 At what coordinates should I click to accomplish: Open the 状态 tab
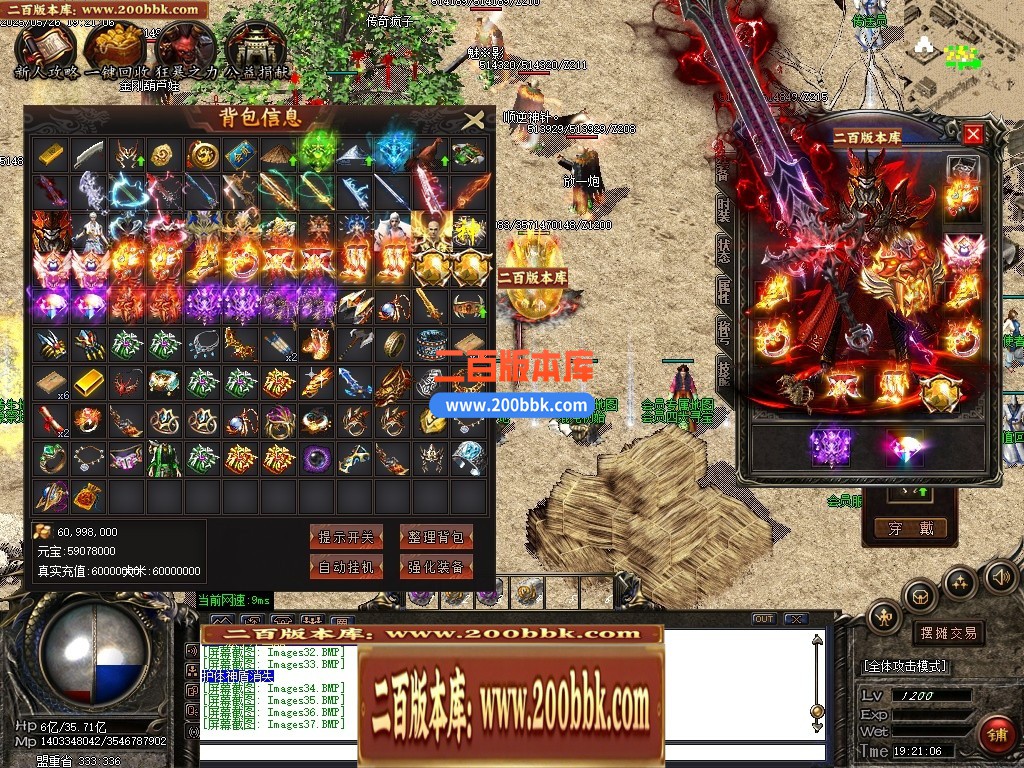click(724, 251)
